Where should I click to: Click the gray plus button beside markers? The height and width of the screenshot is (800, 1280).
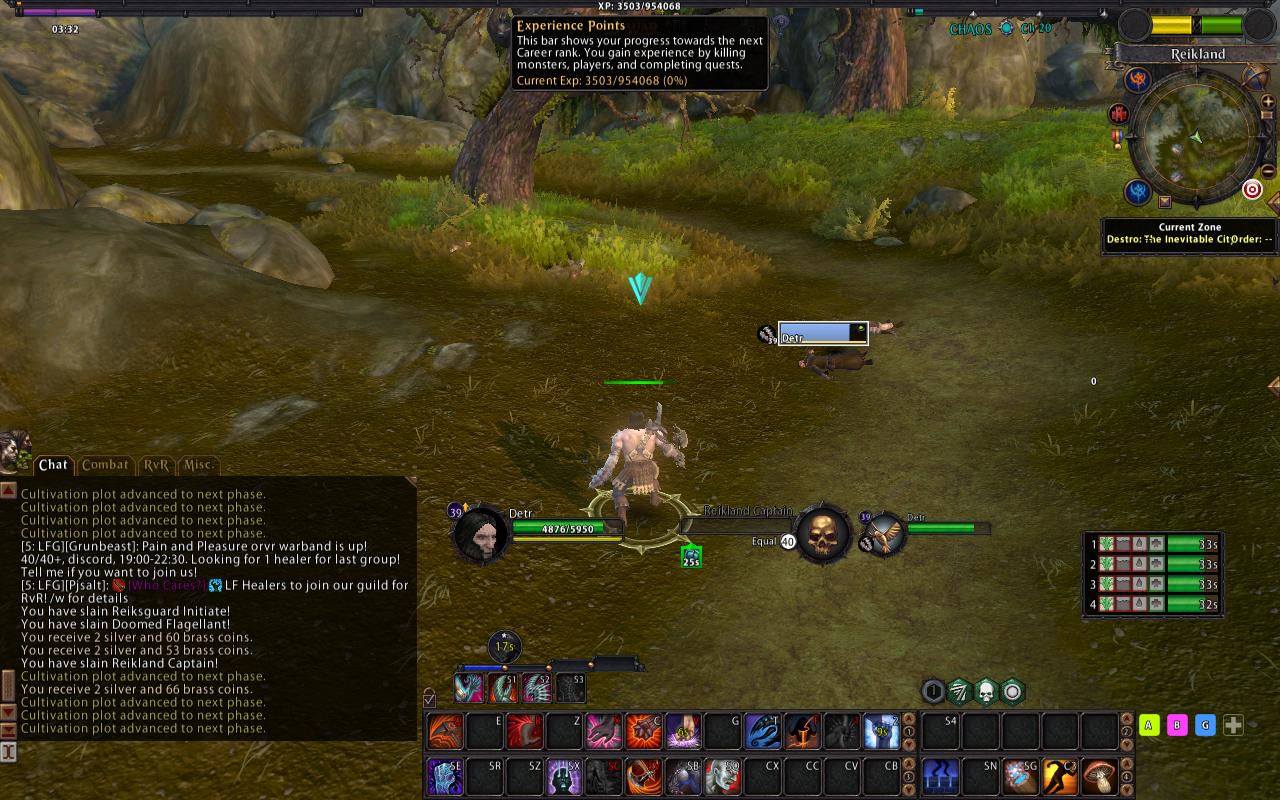click(x=1234, y=725)
